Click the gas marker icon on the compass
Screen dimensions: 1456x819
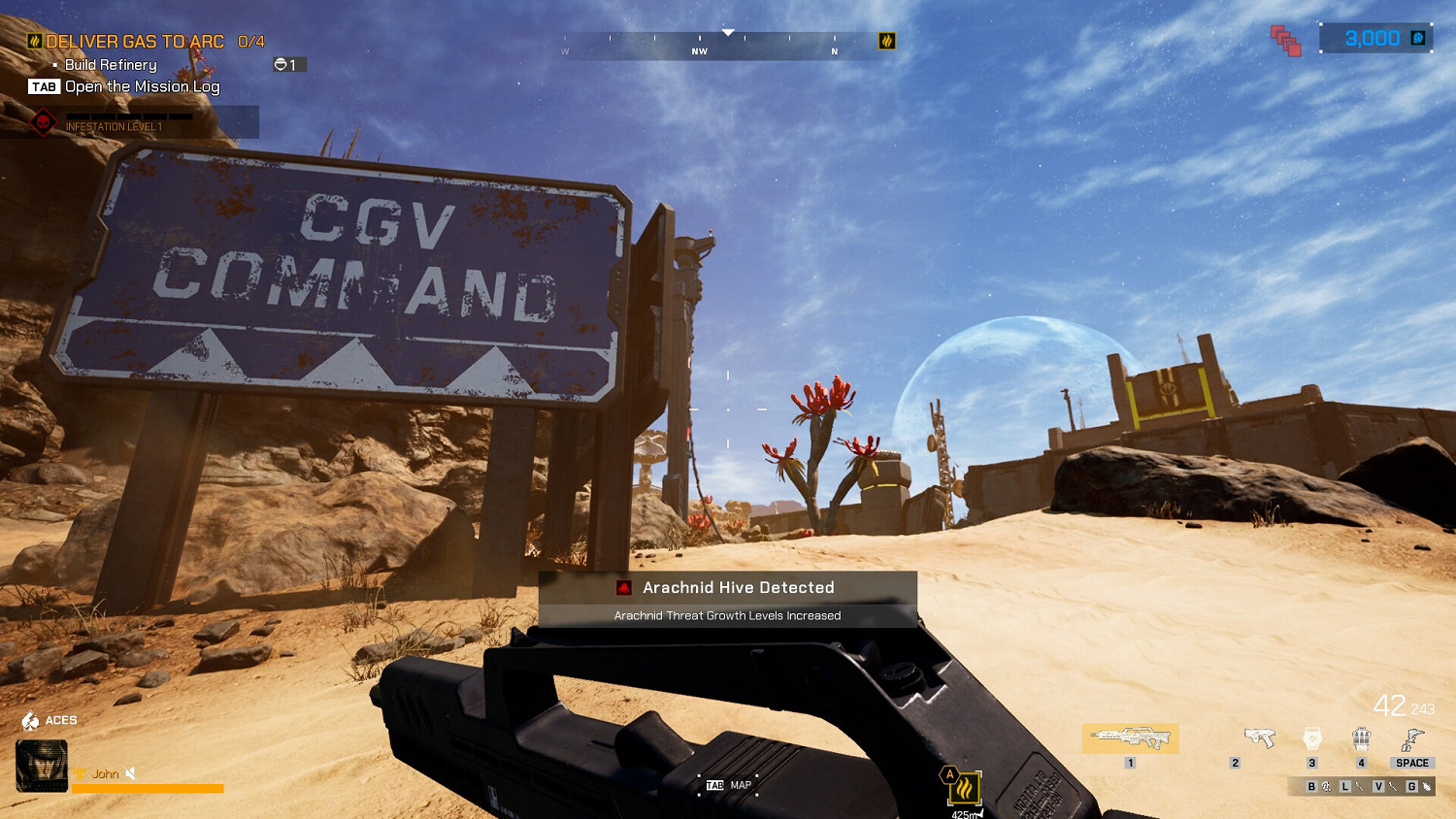[x=886, y=42]
